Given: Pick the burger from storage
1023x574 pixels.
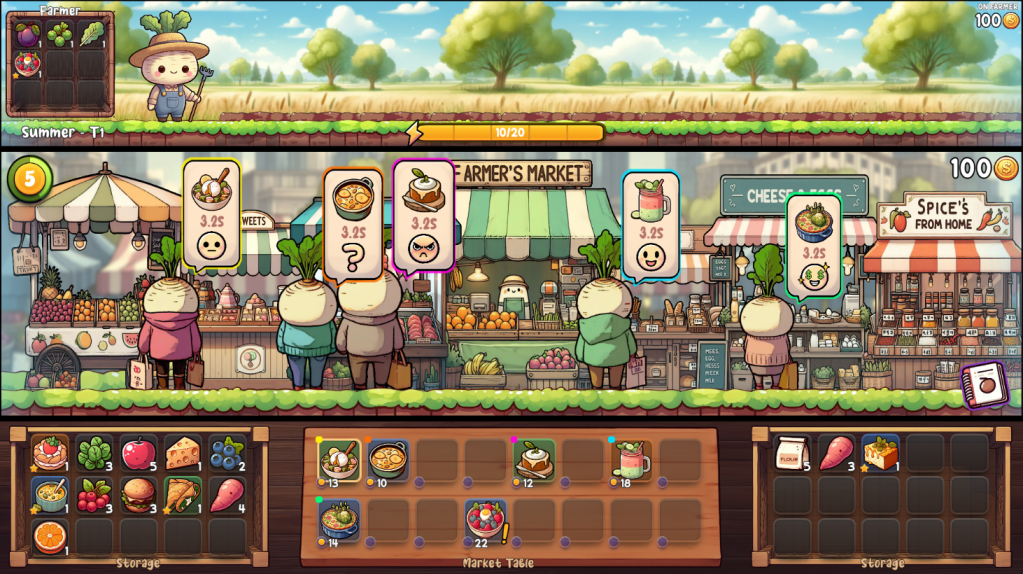Looking at the screenshot, I should (138, 495).
